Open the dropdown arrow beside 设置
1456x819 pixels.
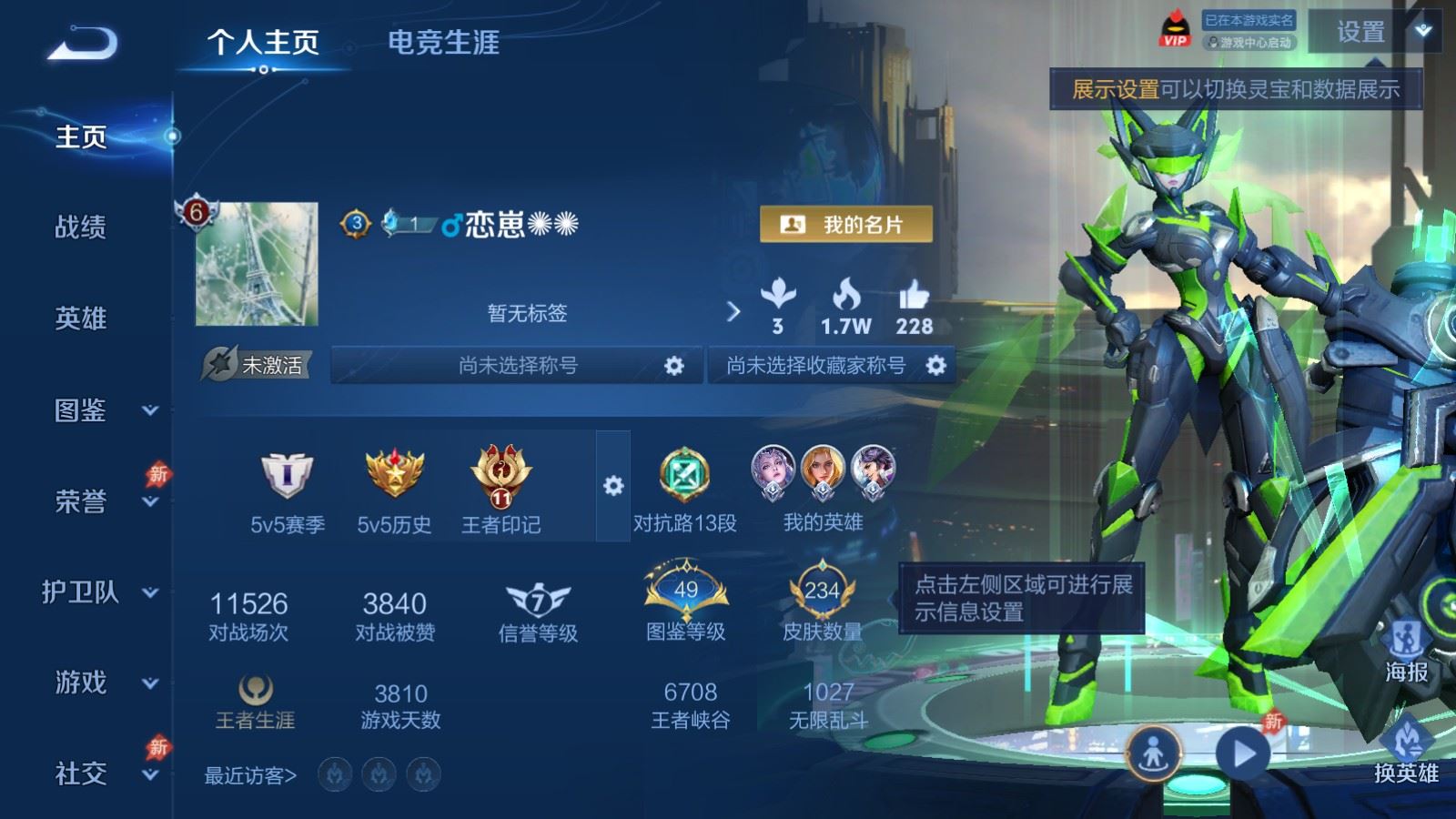tap(1421, 32)
